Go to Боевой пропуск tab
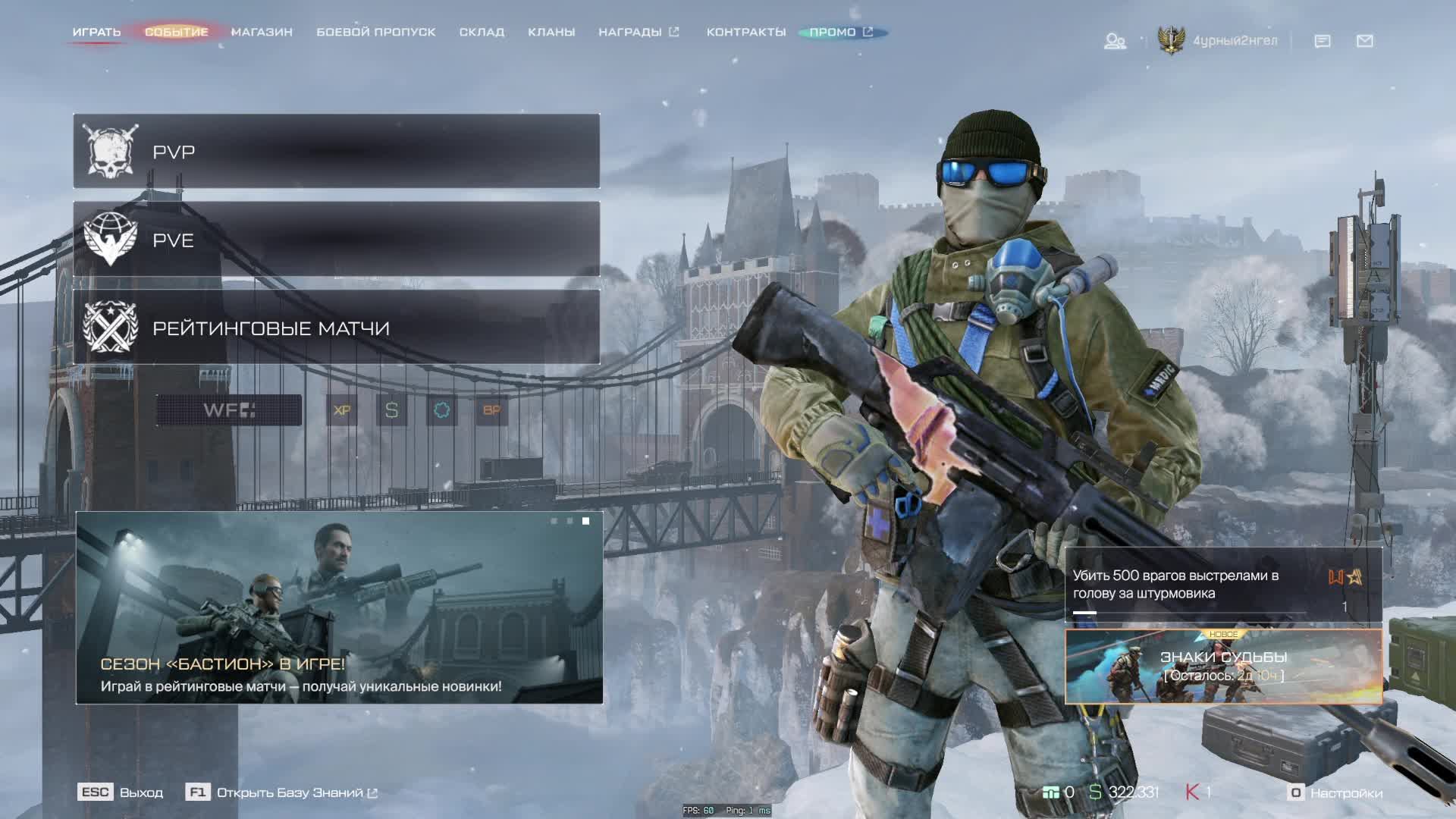Screen dimensions: 1456x819 (375, 32)
